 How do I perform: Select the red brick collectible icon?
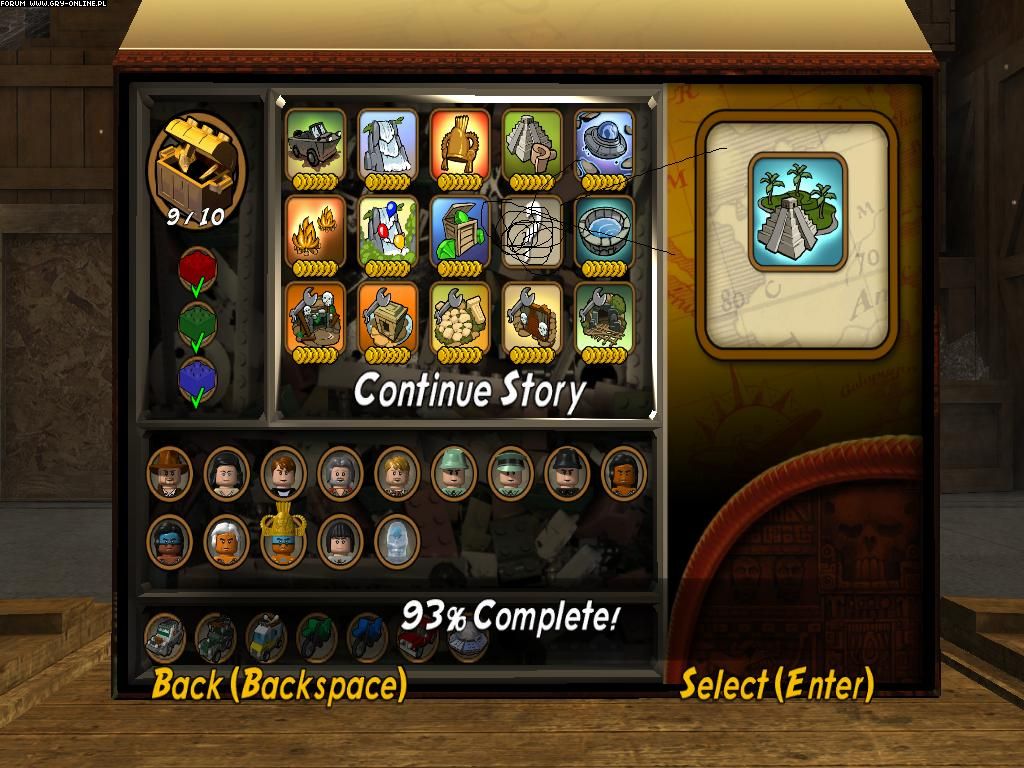[x=197, y=270]
